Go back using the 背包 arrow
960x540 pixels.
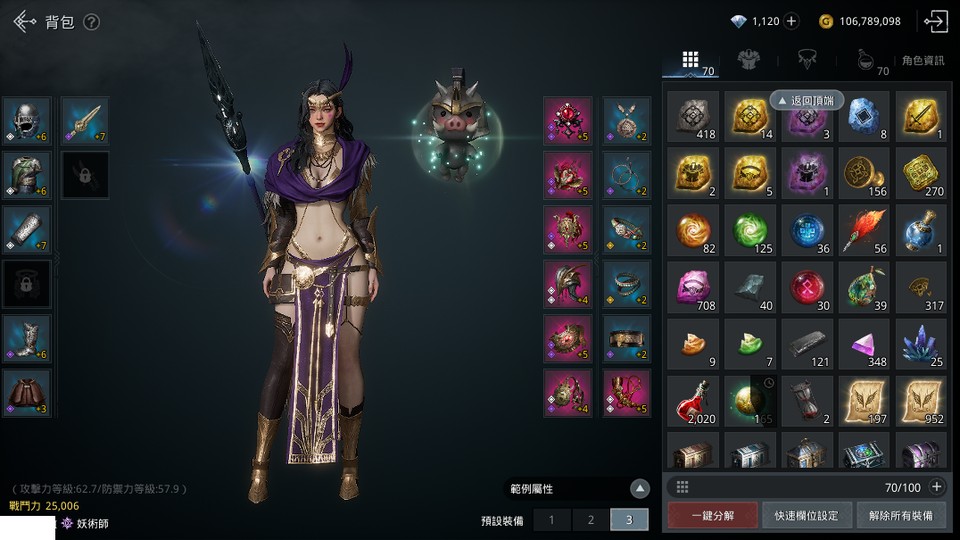click(x=24, y=21)
